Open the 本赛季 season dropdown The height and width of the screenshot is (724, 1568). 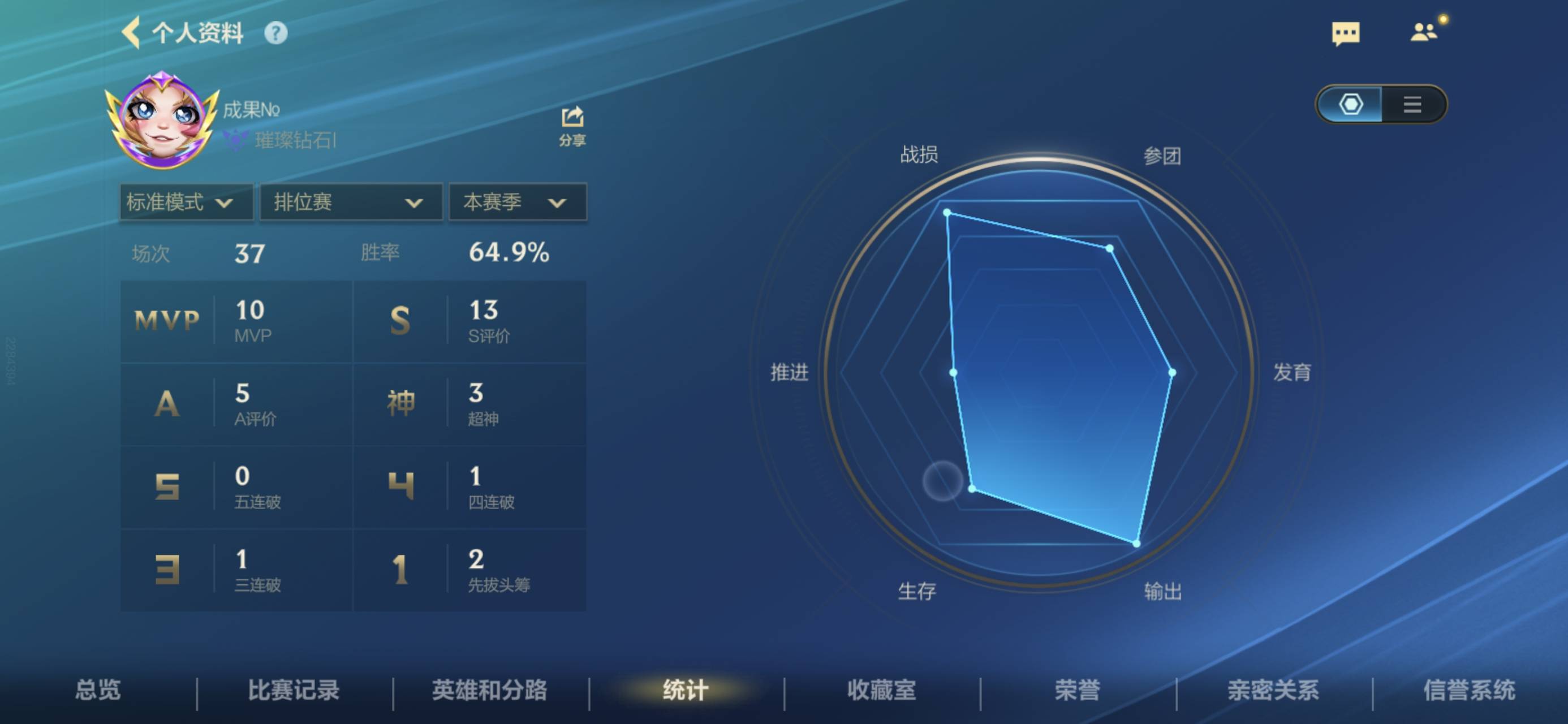pos(517,202)
